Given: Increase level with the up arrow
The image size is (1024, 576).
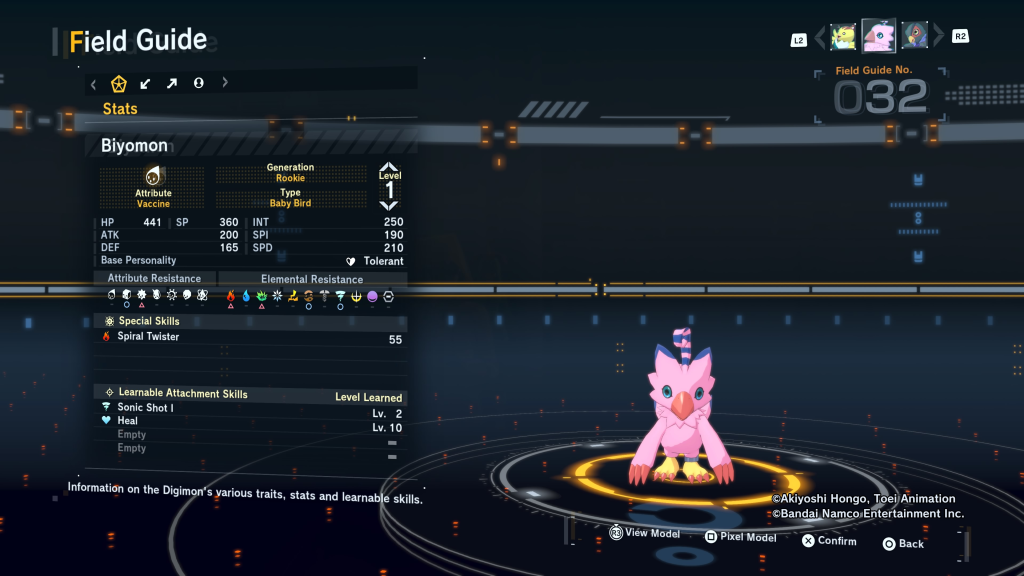Looking at the screenshot, I should 389,168.
